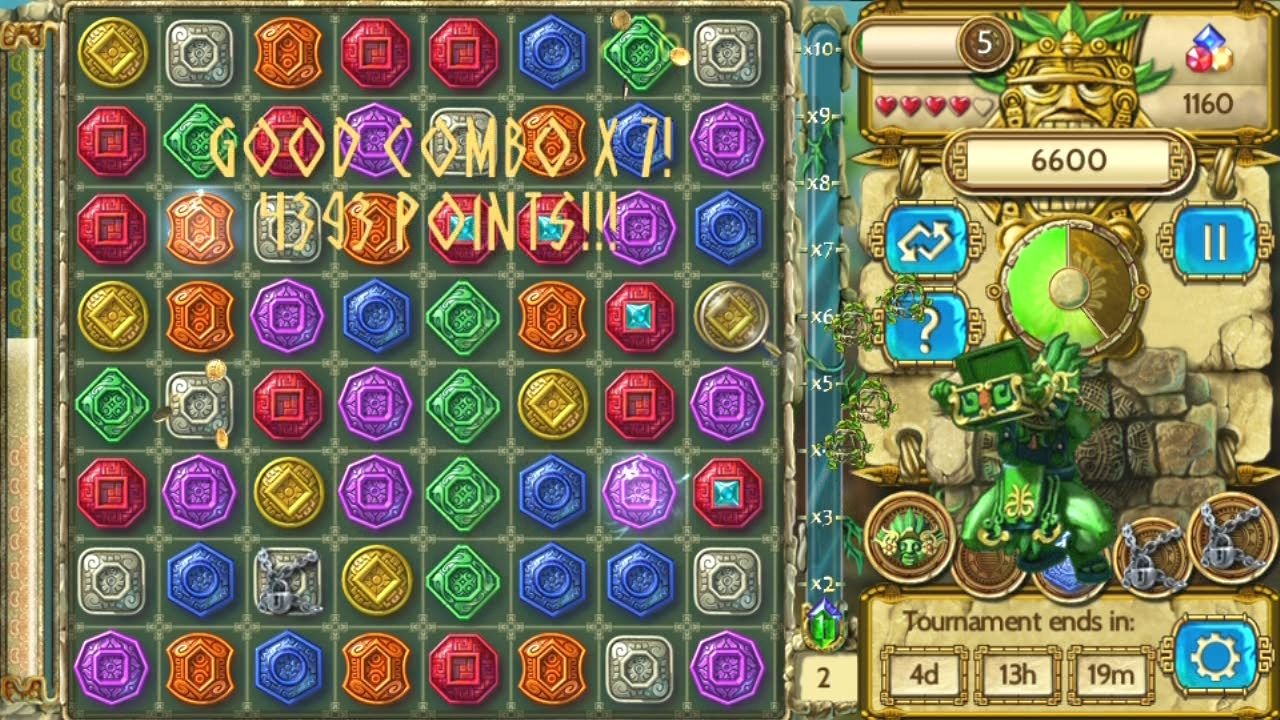Image resolution: width=1280 pixels, height=720 pixels.
Task: Select the sparkling purple tile on the board
Action: coord(640,492)
